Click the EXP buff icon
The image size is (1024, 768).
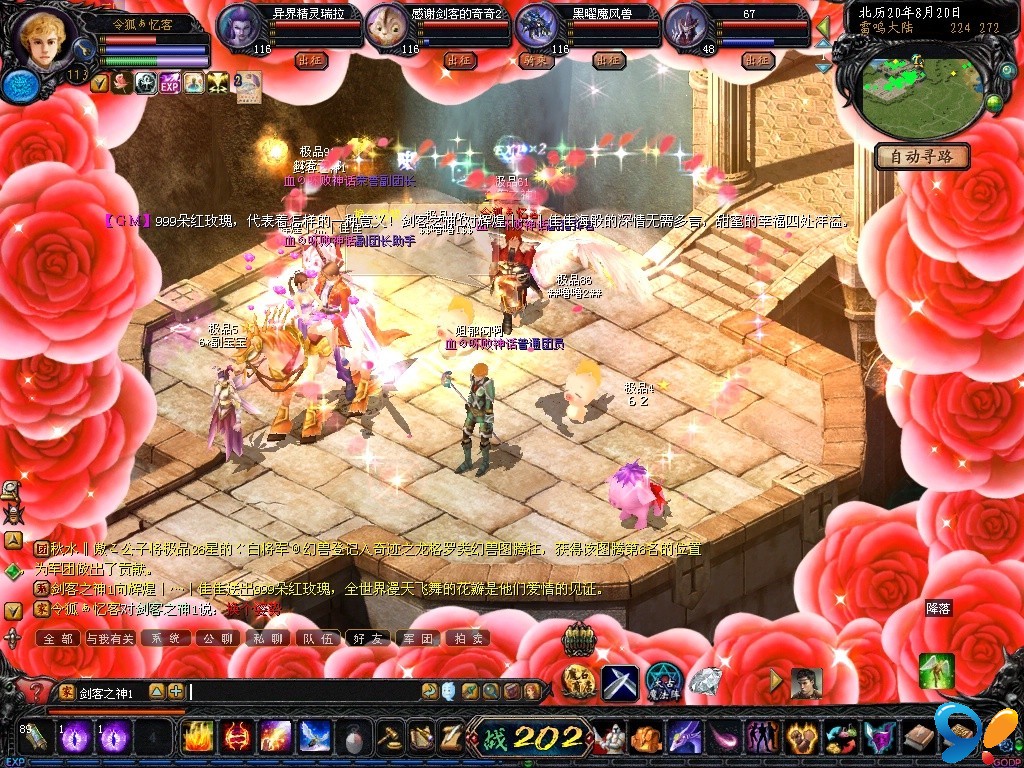(169, 83)
